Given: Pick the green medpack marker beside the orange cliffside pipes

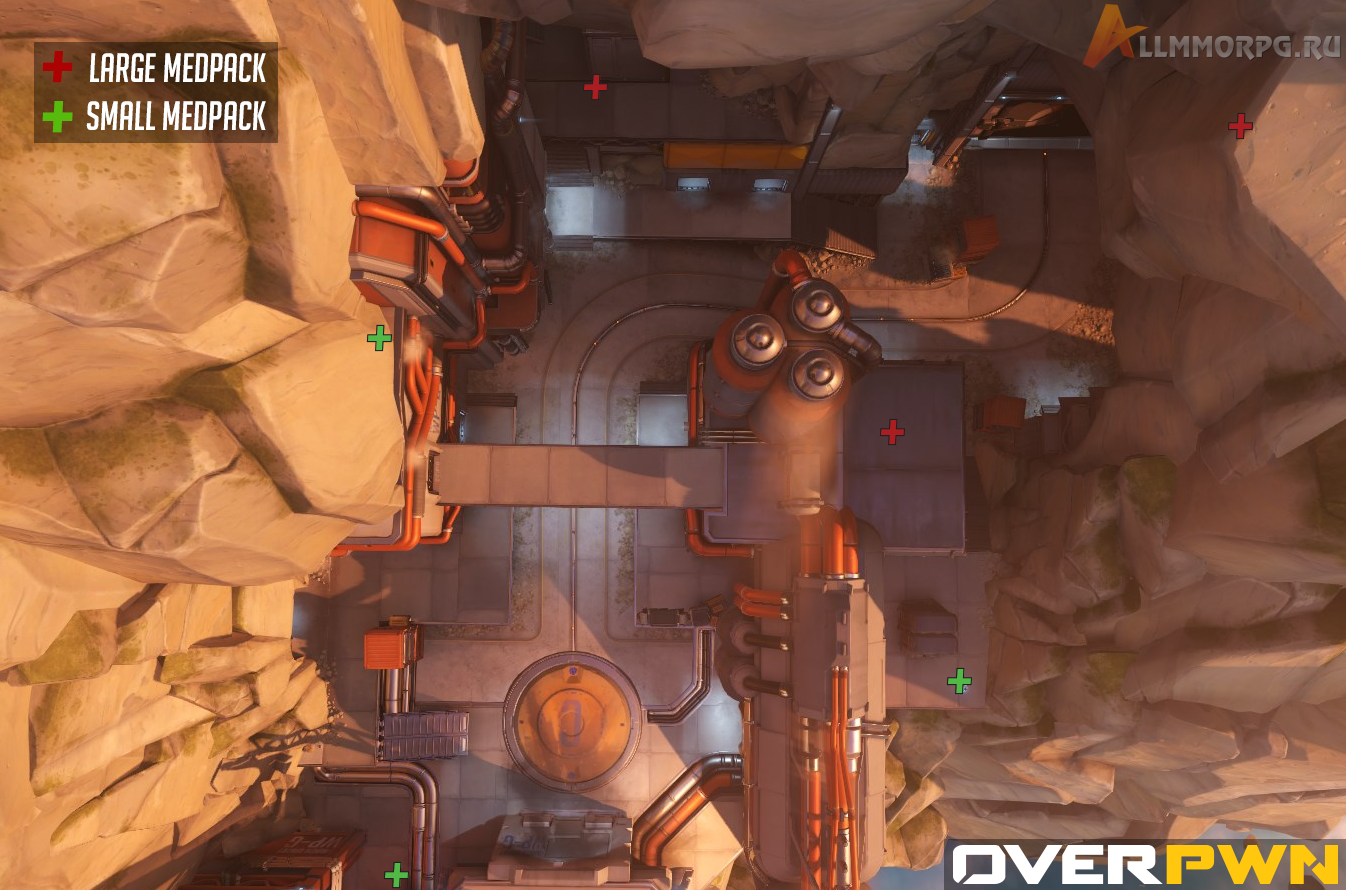Looking at the screenshot, I should point(379,338).
